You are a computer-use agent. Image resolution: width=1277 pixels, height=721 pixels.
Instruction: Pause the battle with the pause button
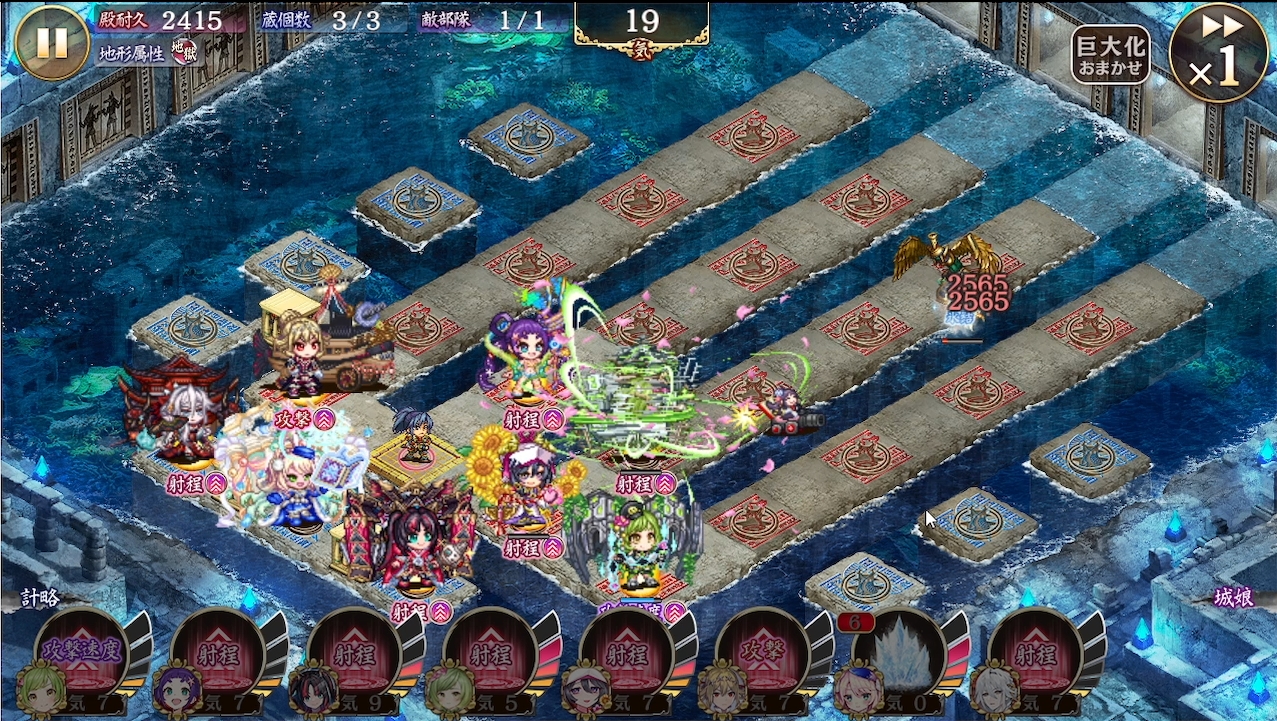click(x=52, y=42)
